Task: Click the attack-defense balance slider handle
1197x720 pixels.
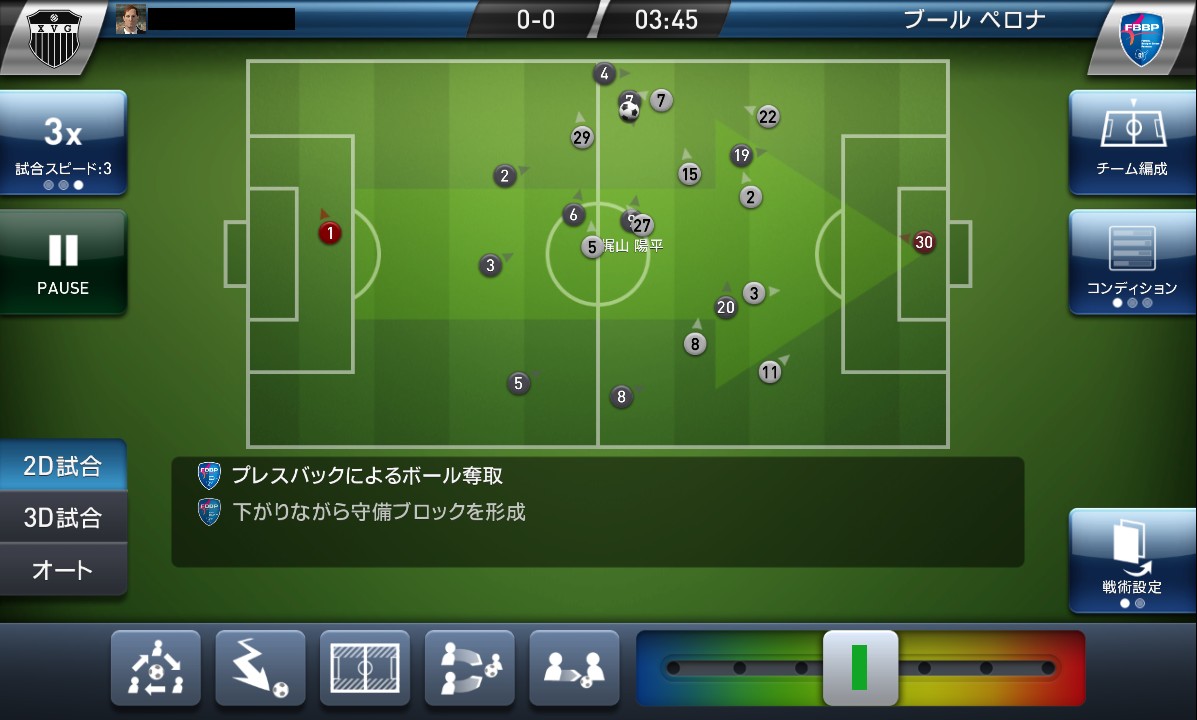Action: point(860,668)
